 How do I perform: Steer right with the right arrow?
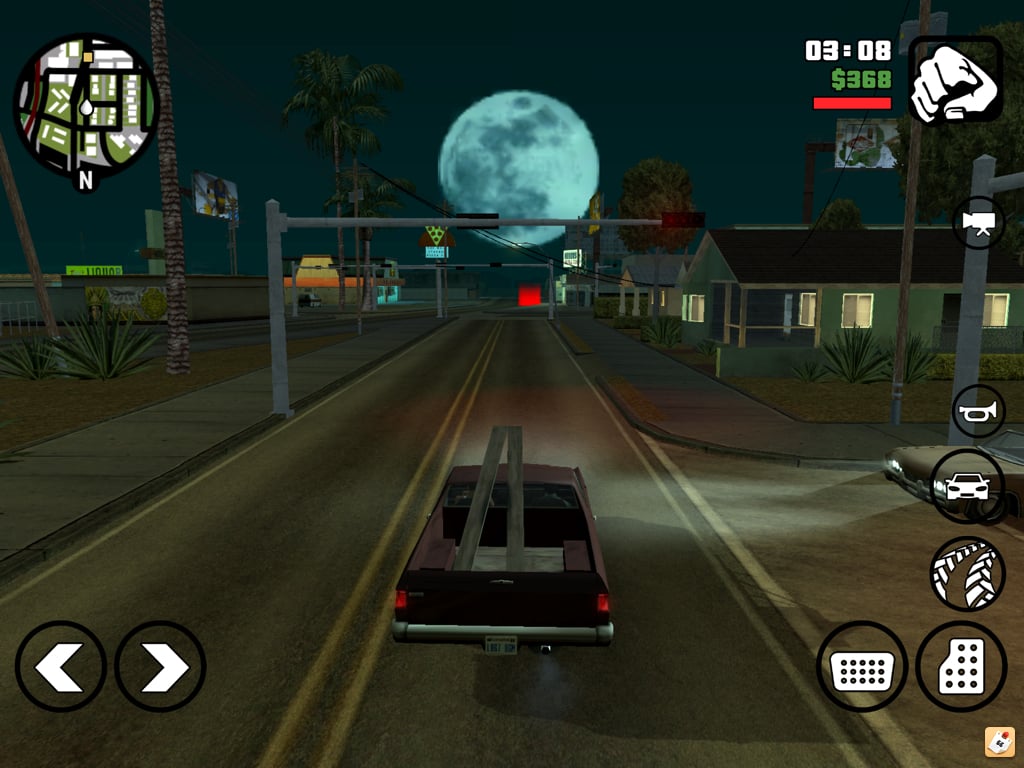click(160, 666)
